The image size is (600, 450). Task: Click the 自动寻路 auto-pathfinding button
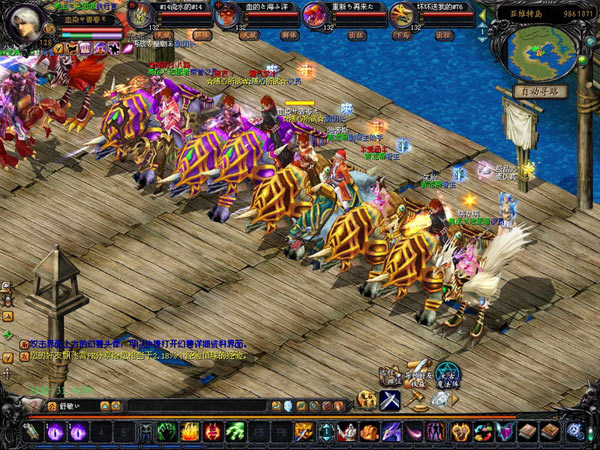click(x=541, y=91)
